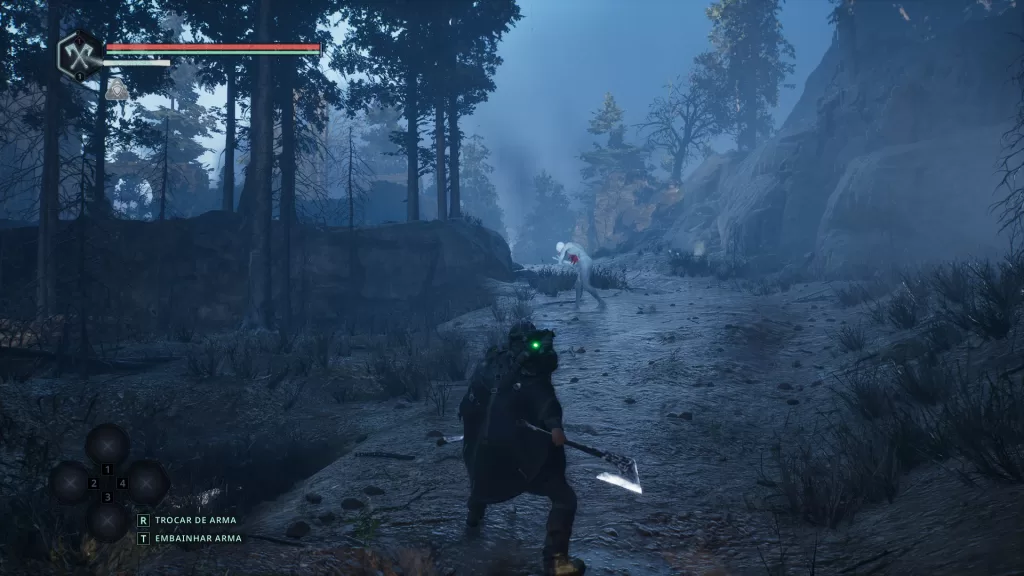This screenshot has width=1024, height=576.
Task: Select the empty quick slot numbered 2
Action: click(x=70, y=483)
